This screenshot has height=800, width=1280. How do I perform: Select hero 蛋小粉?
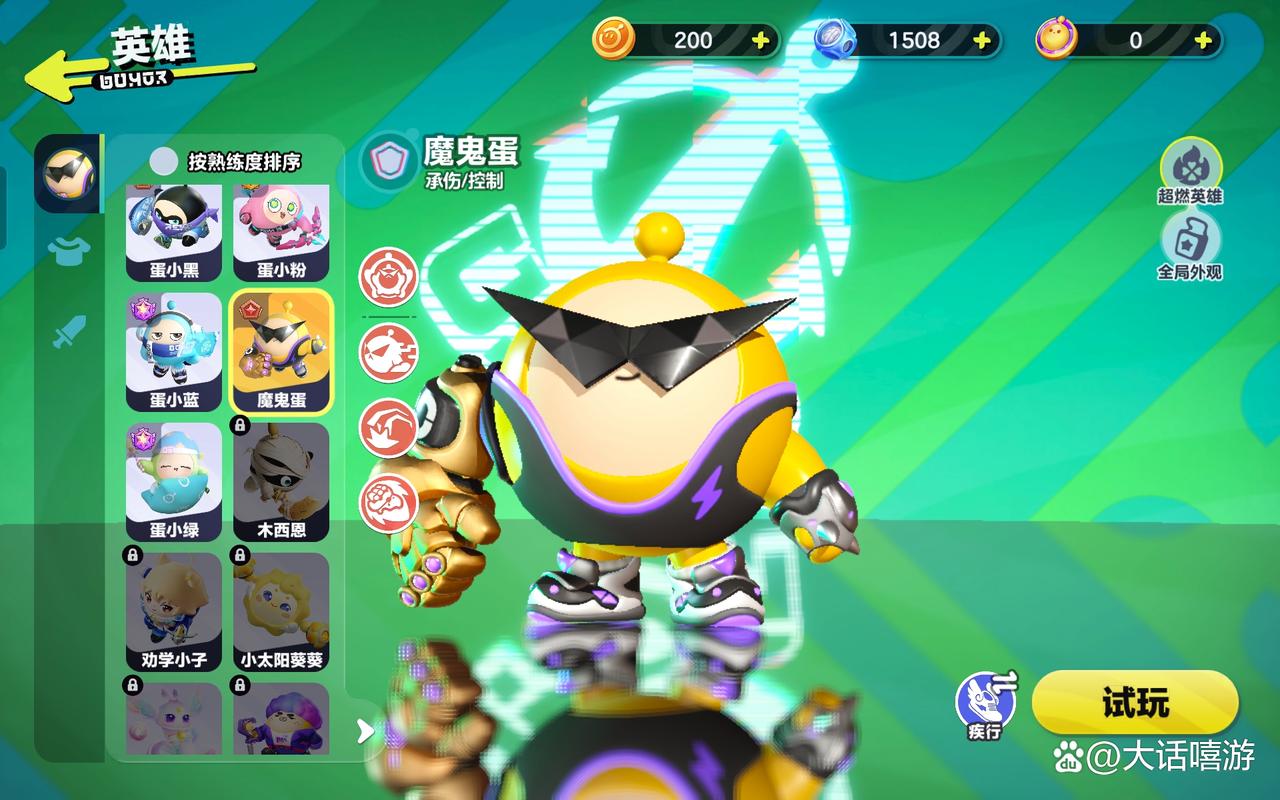[x=281, y=232]
